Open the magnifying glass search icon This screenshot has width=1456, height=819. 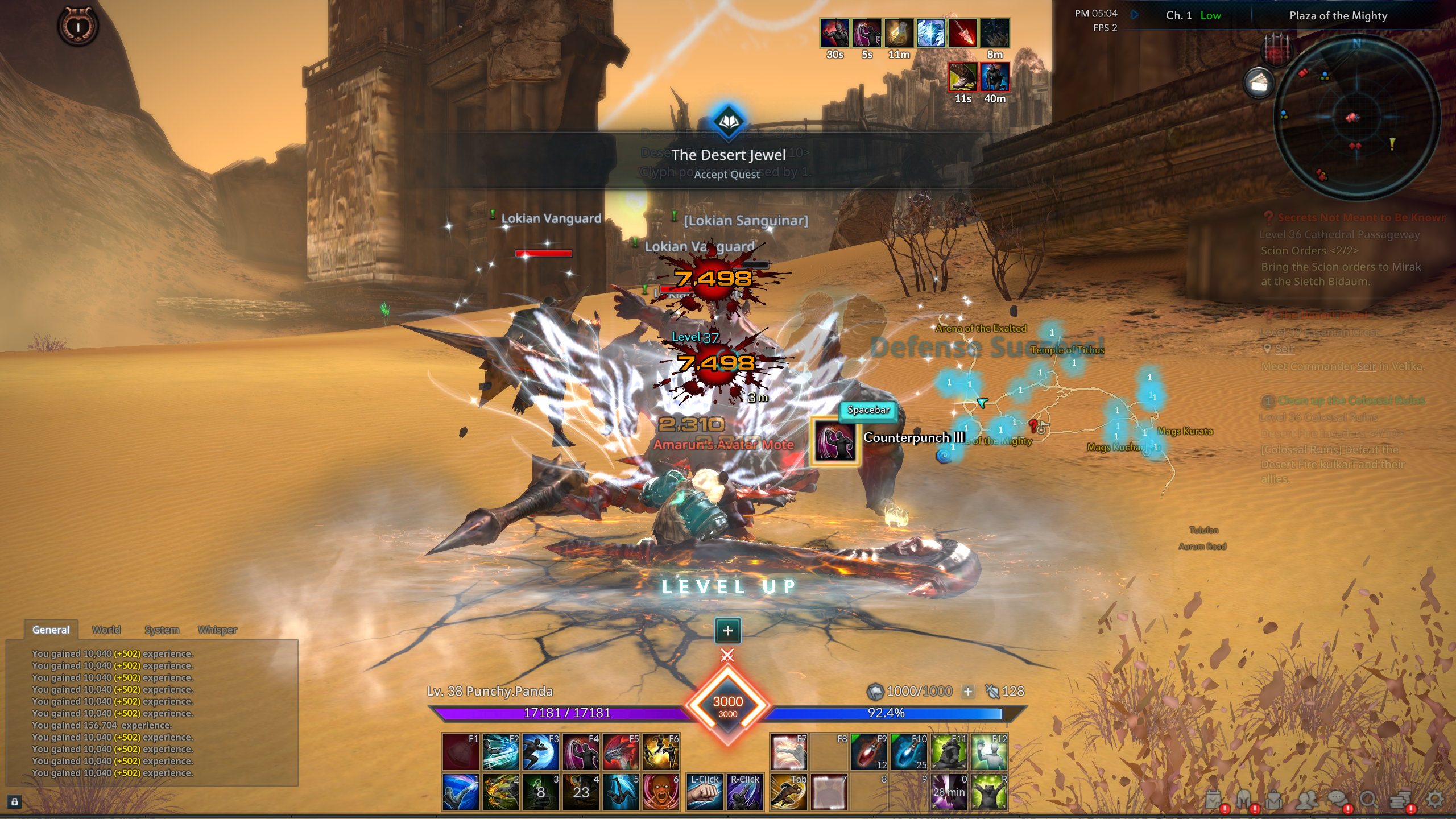pyautogui.click(x=1367, y=800)
